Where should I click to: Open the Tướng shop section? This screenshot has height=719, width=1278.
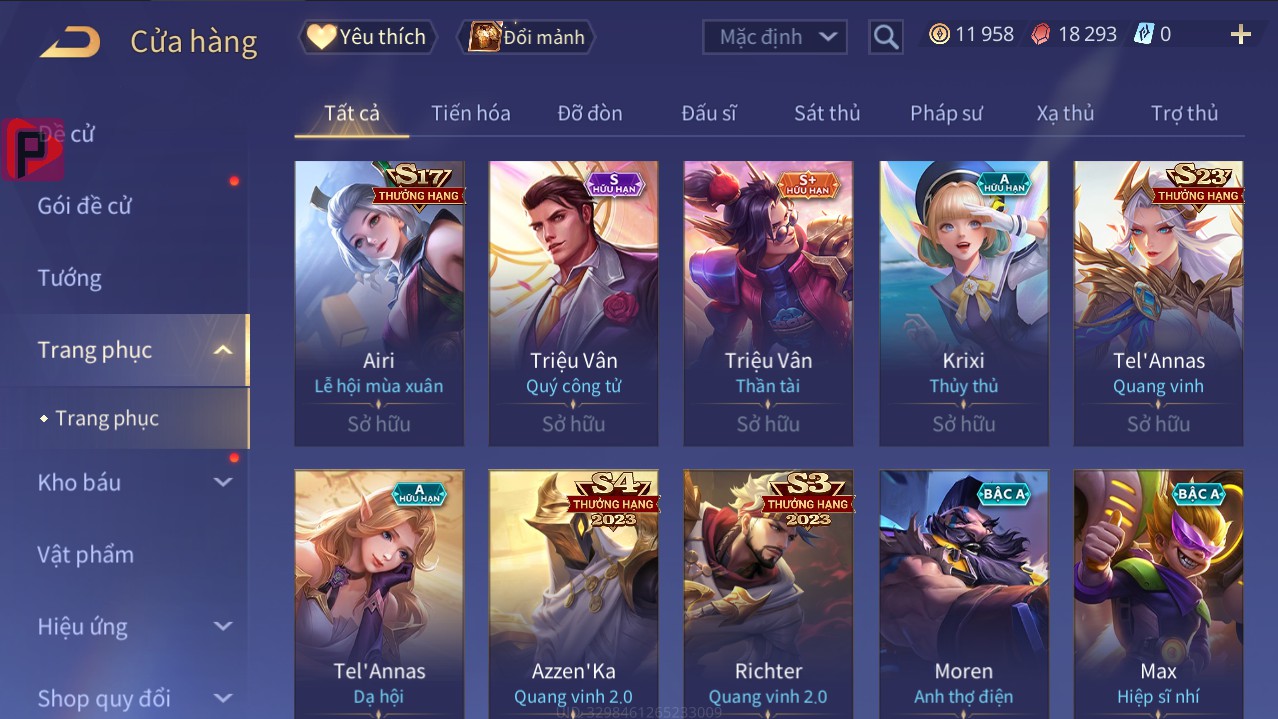pyautogui.click(x=70, y=278)
